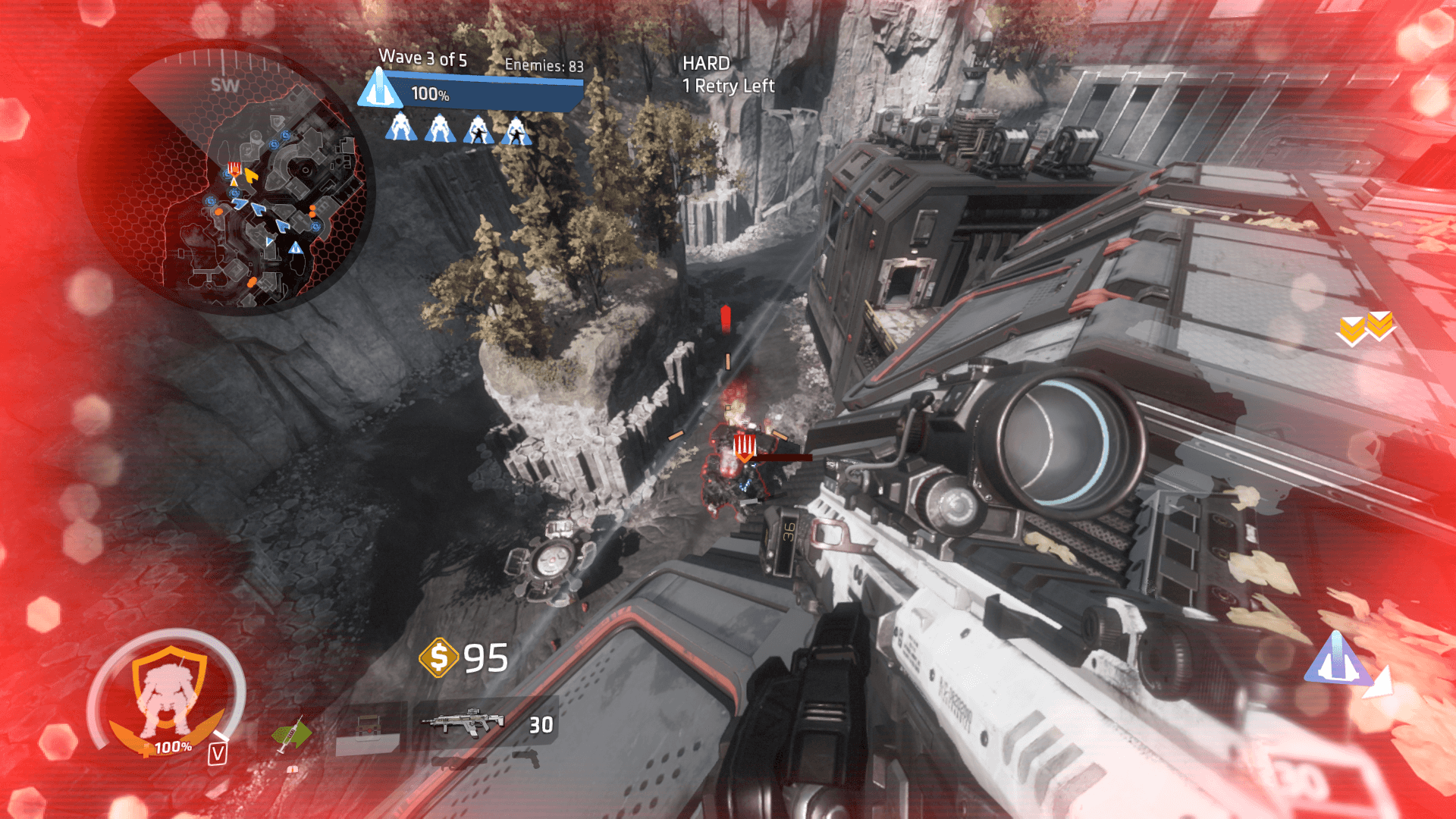Click the anti-titan weapon silhouette icon
The width and height of the screenshot is (1456, 819).
(459, 761)
